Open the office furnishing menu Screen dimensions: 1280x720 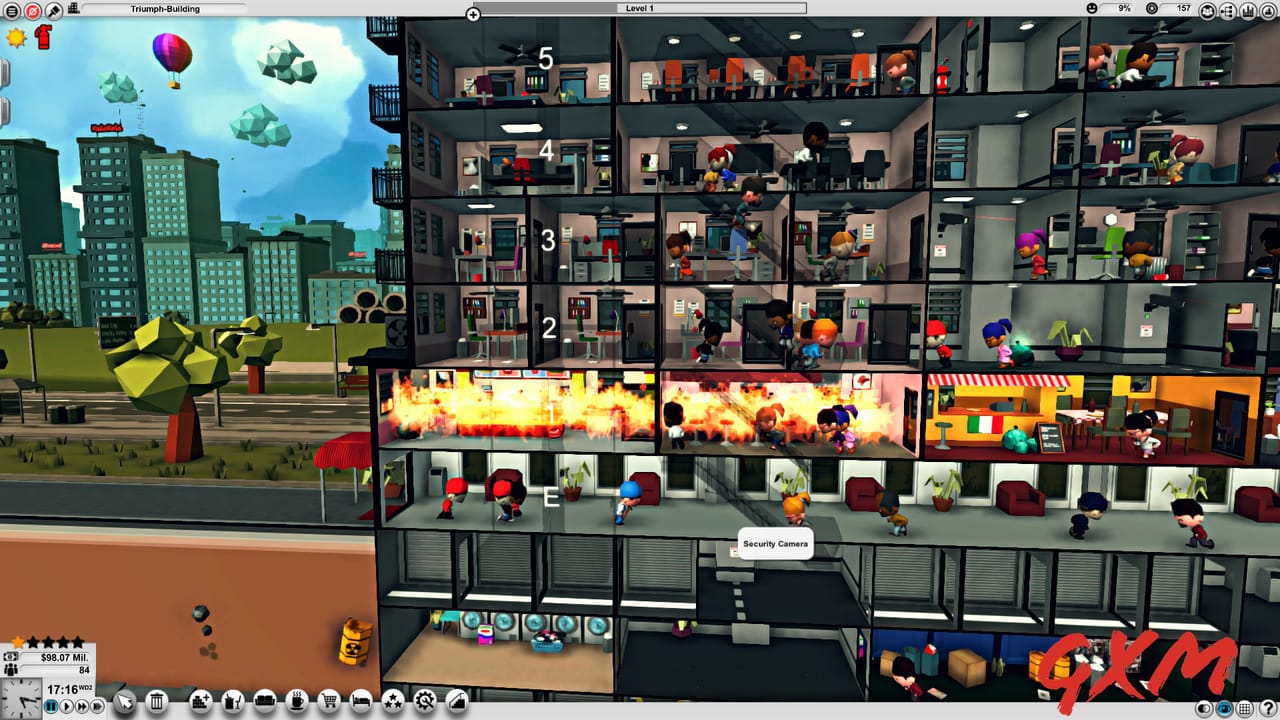[x=231, y=702]
